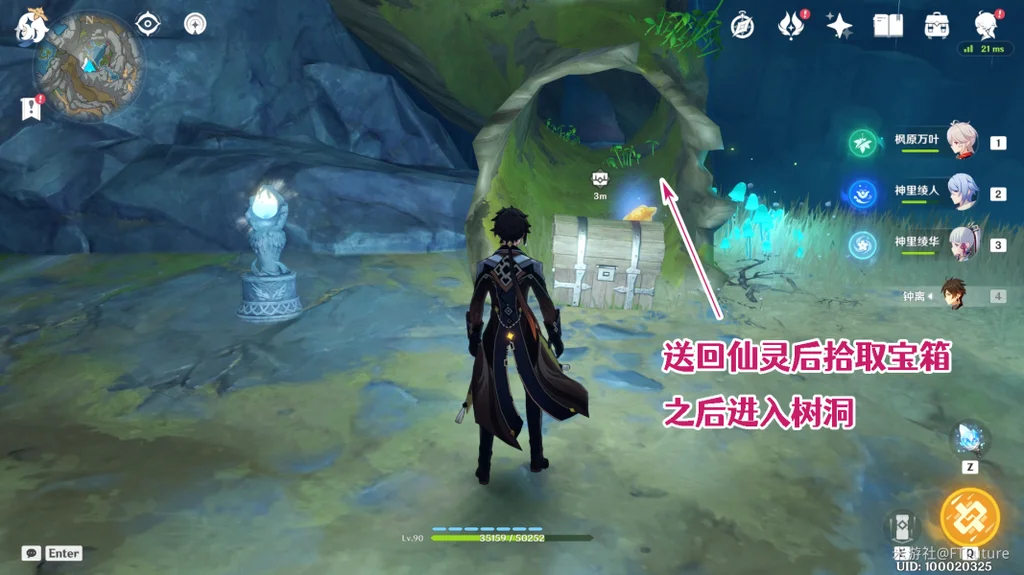Select active character 钟离 in party list
This screenshot has height=575, width=1024.
[955, 295]
